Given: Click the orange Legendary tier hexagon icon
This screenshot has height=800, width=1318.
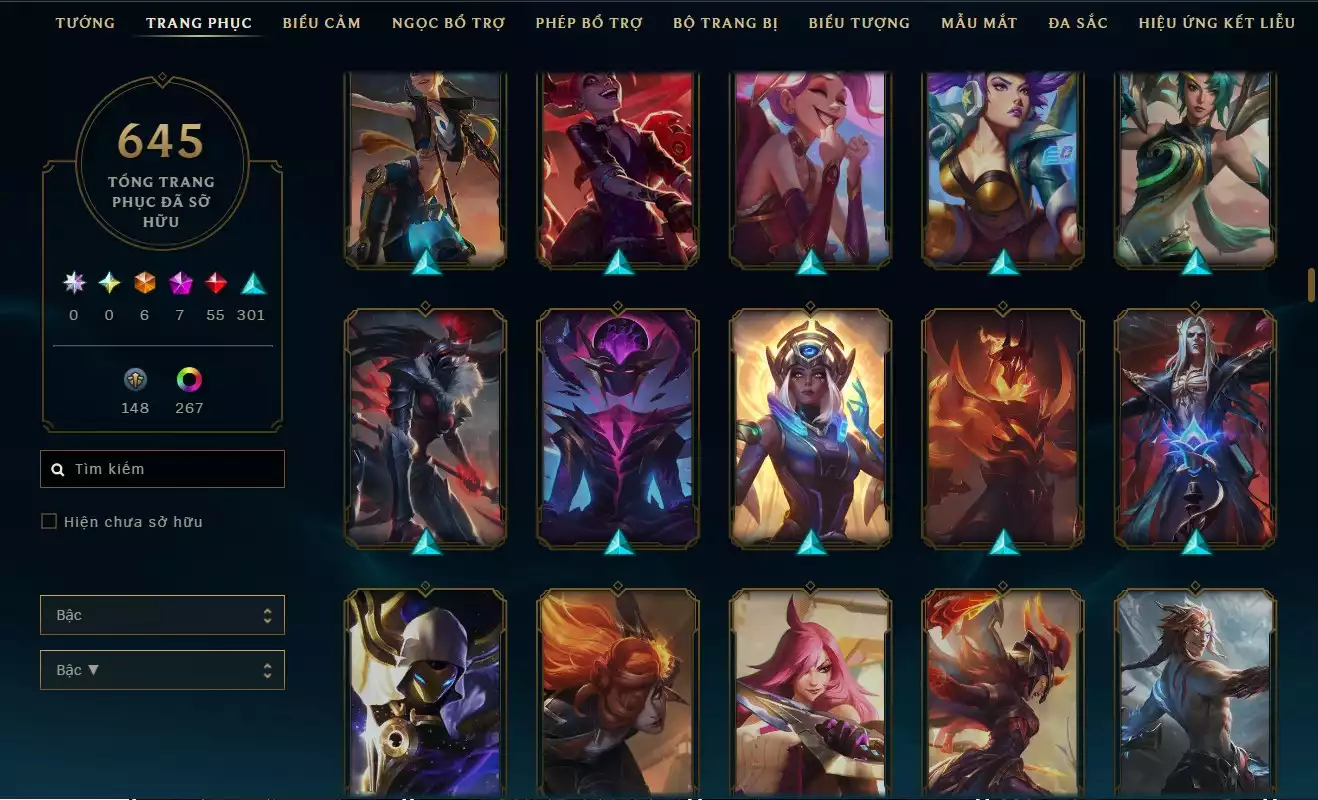Looking at the screenshot, I should pos(144,285).
